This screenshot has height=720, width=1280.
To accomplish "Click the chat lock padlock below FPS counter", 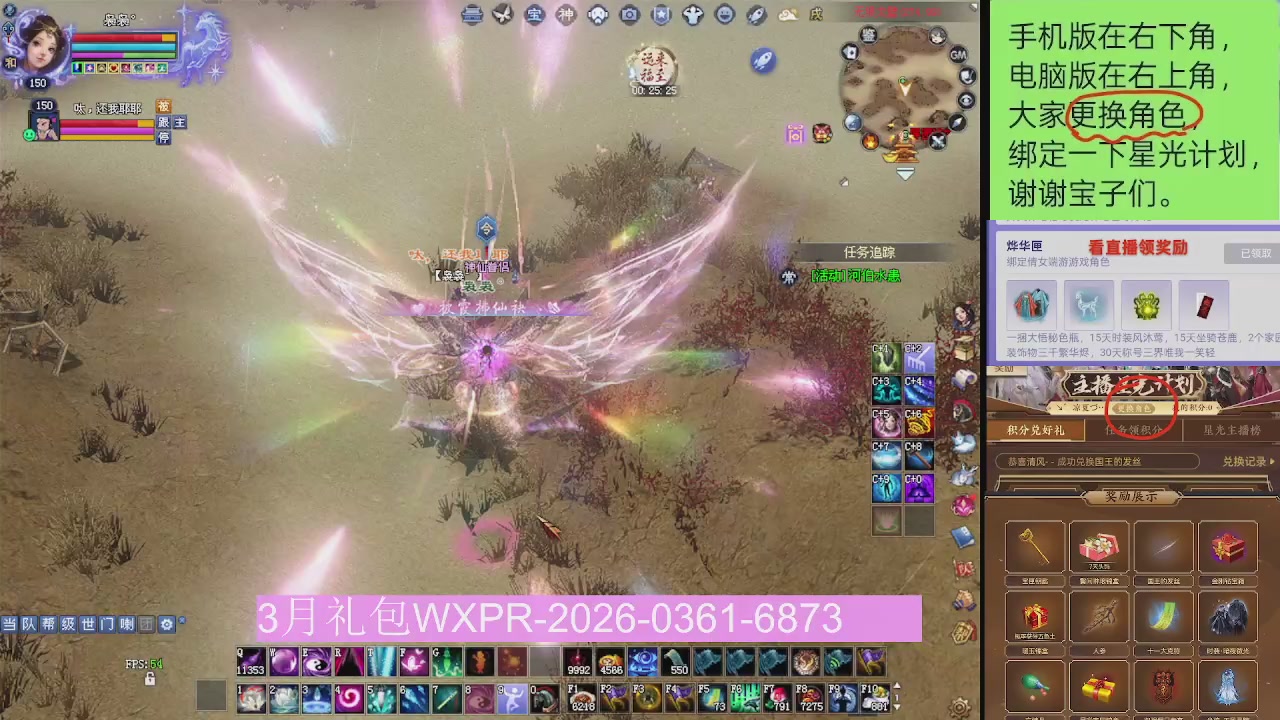I will [150, 680].
